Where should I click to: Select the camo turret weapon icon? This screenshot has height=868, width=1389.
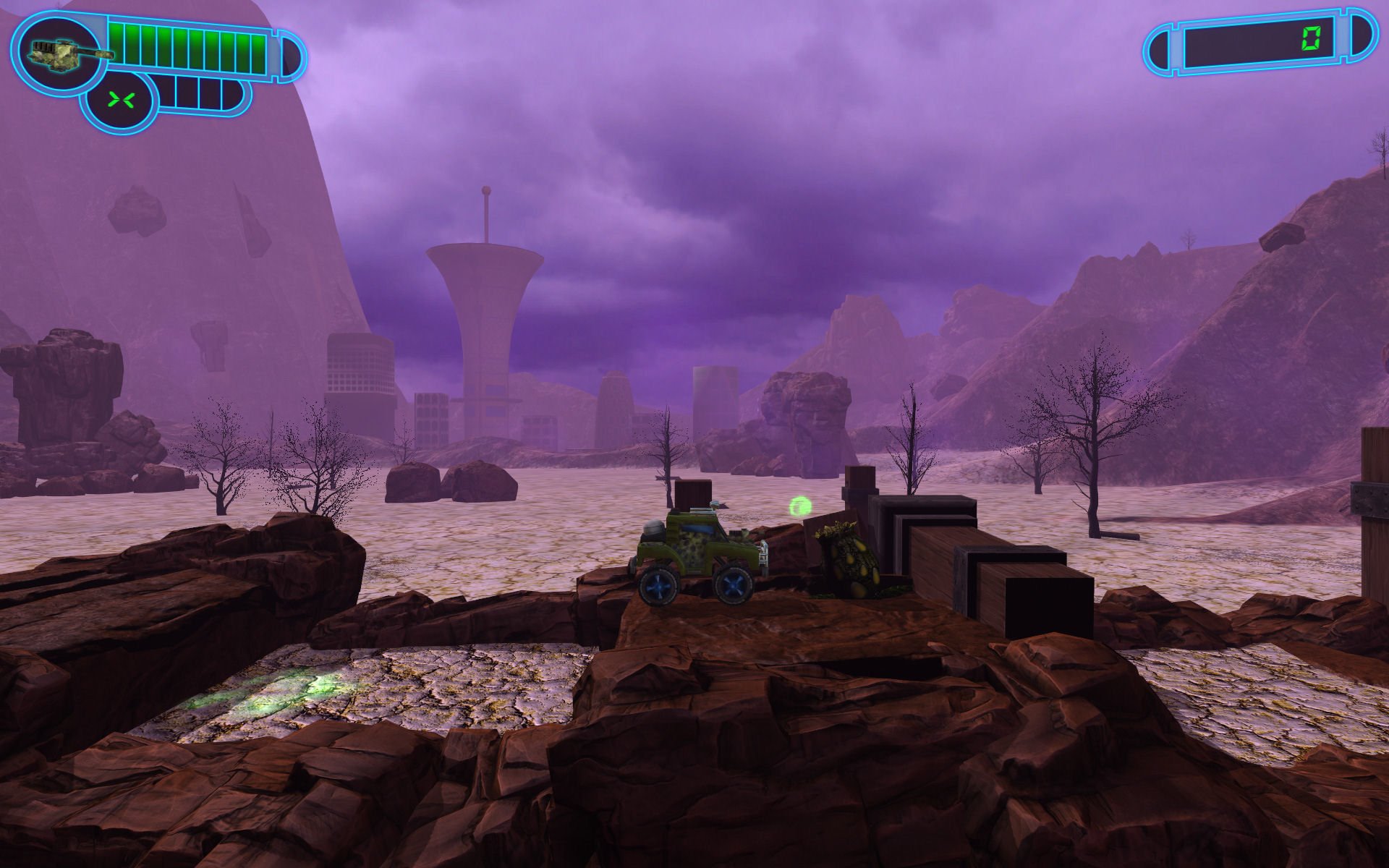(58, 52)
